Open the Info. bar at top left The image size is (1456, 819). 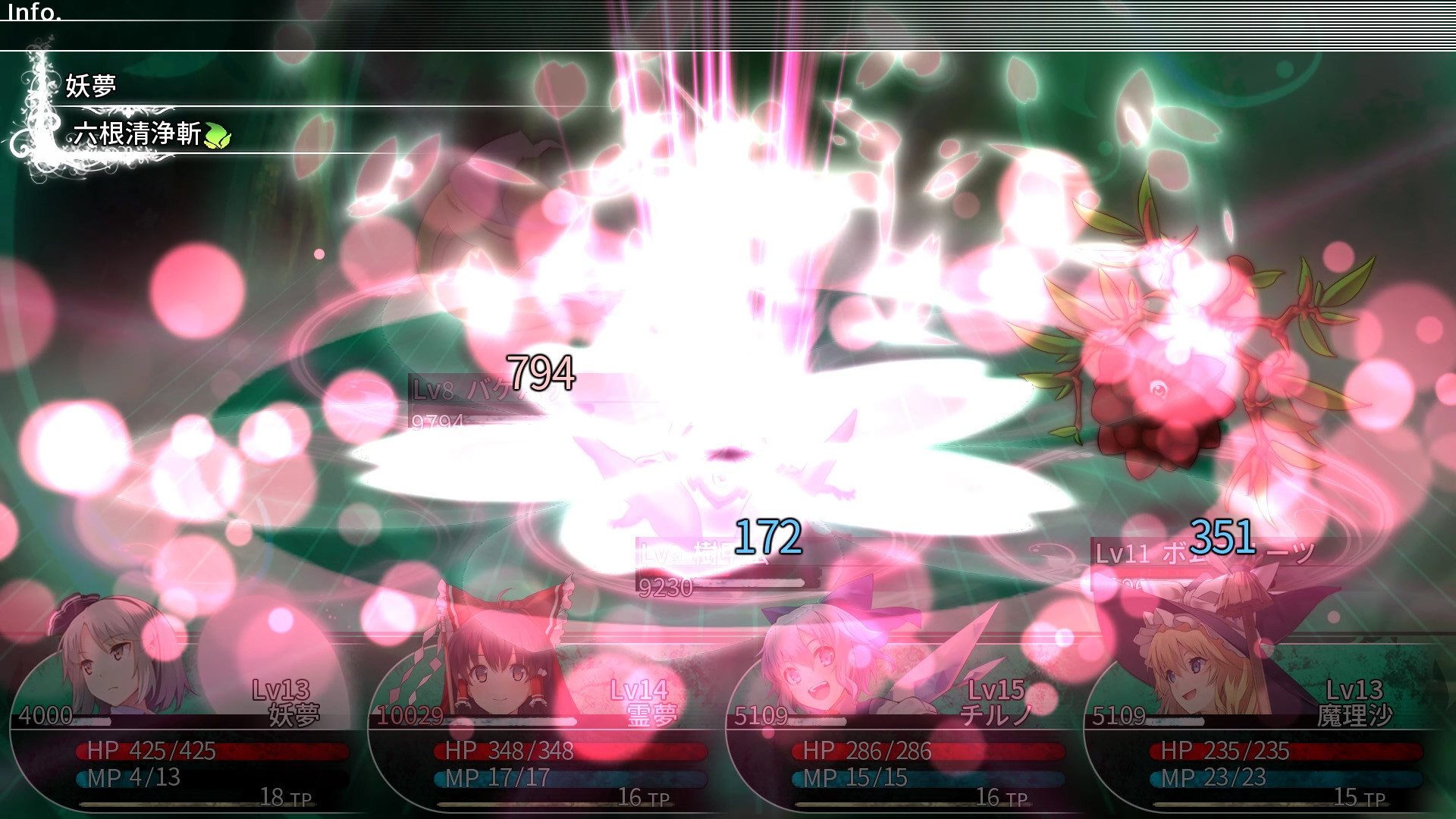point(34,11)
